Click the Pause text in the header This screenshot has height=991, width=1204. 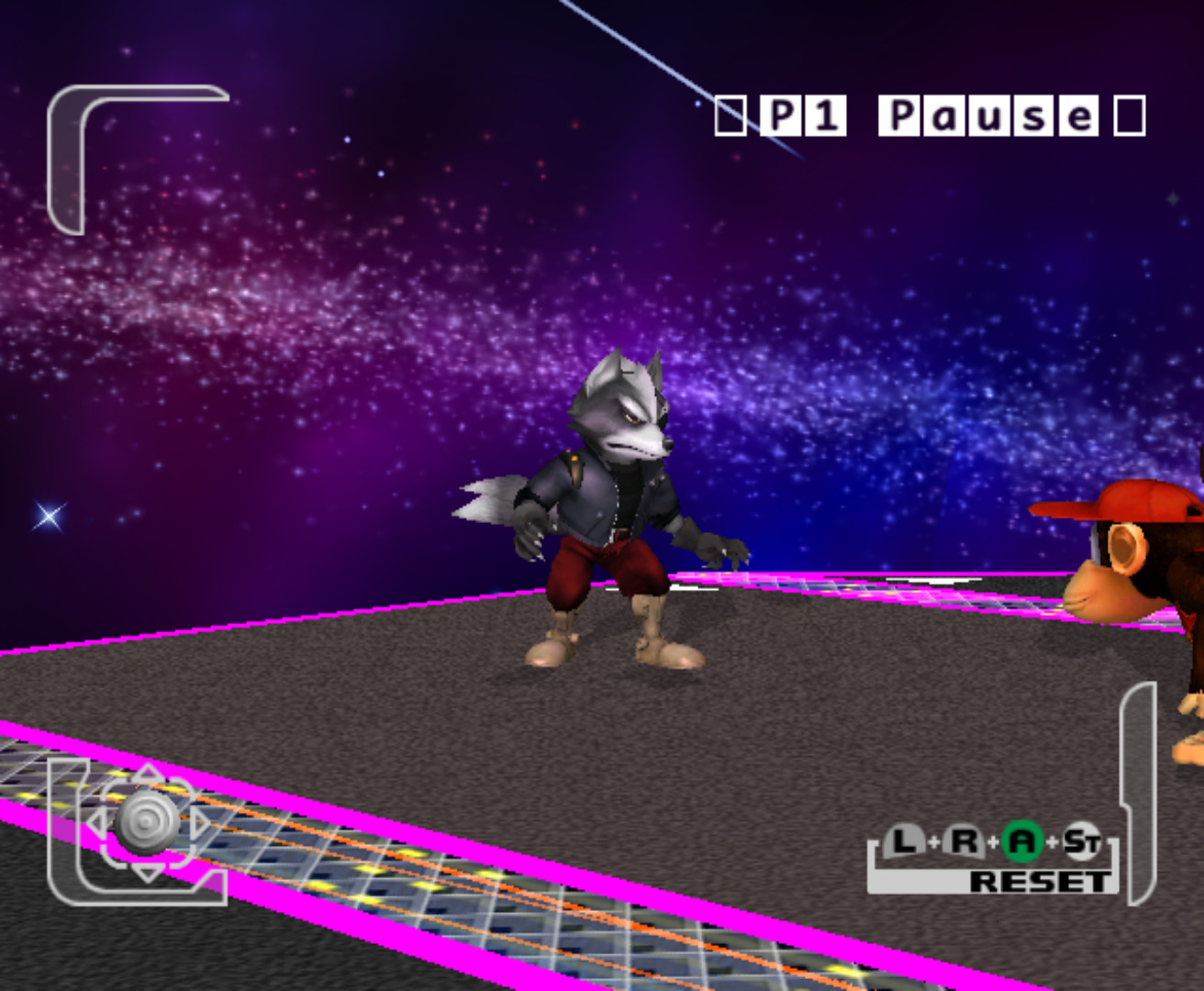point(987,114)
